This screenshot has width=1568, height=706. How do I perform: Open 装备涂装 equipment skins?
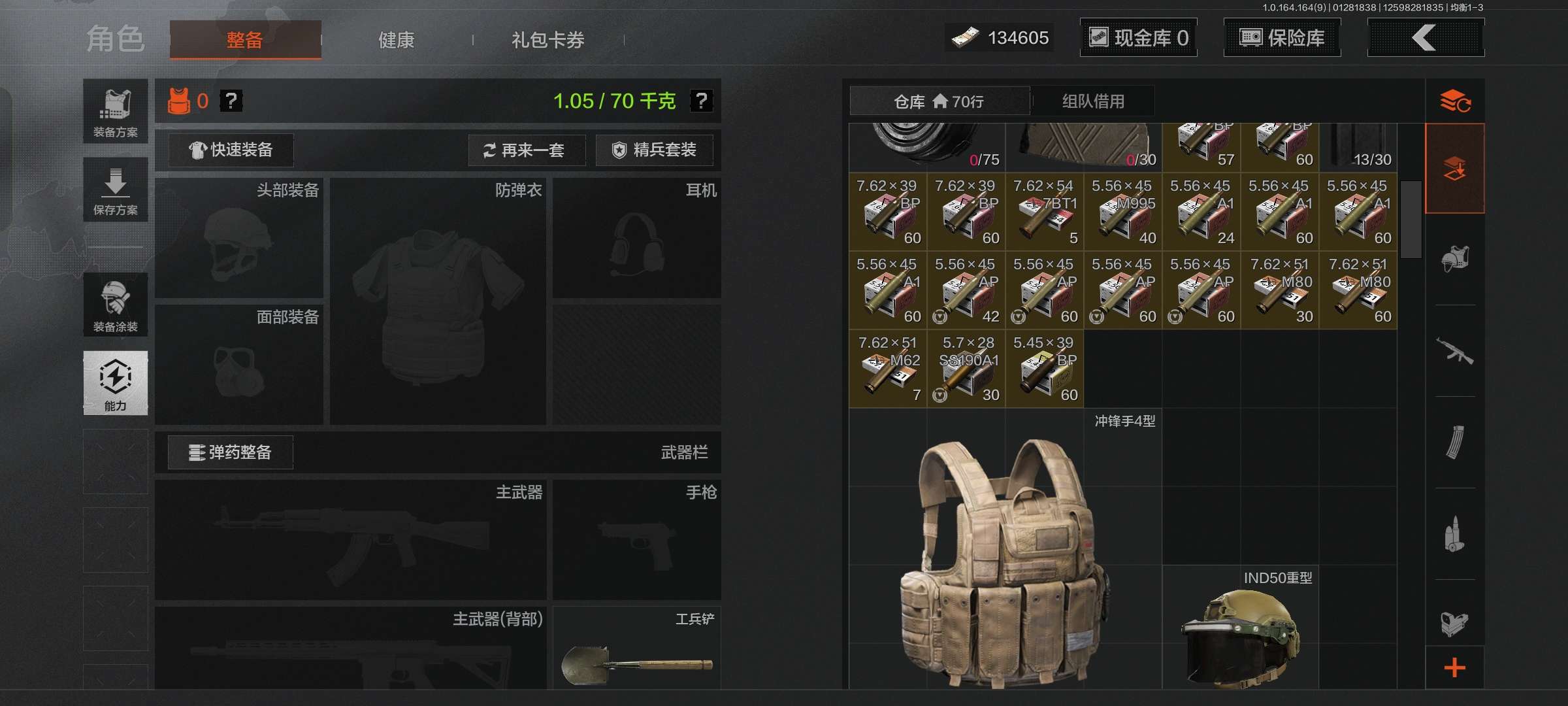tap(116, 305)
